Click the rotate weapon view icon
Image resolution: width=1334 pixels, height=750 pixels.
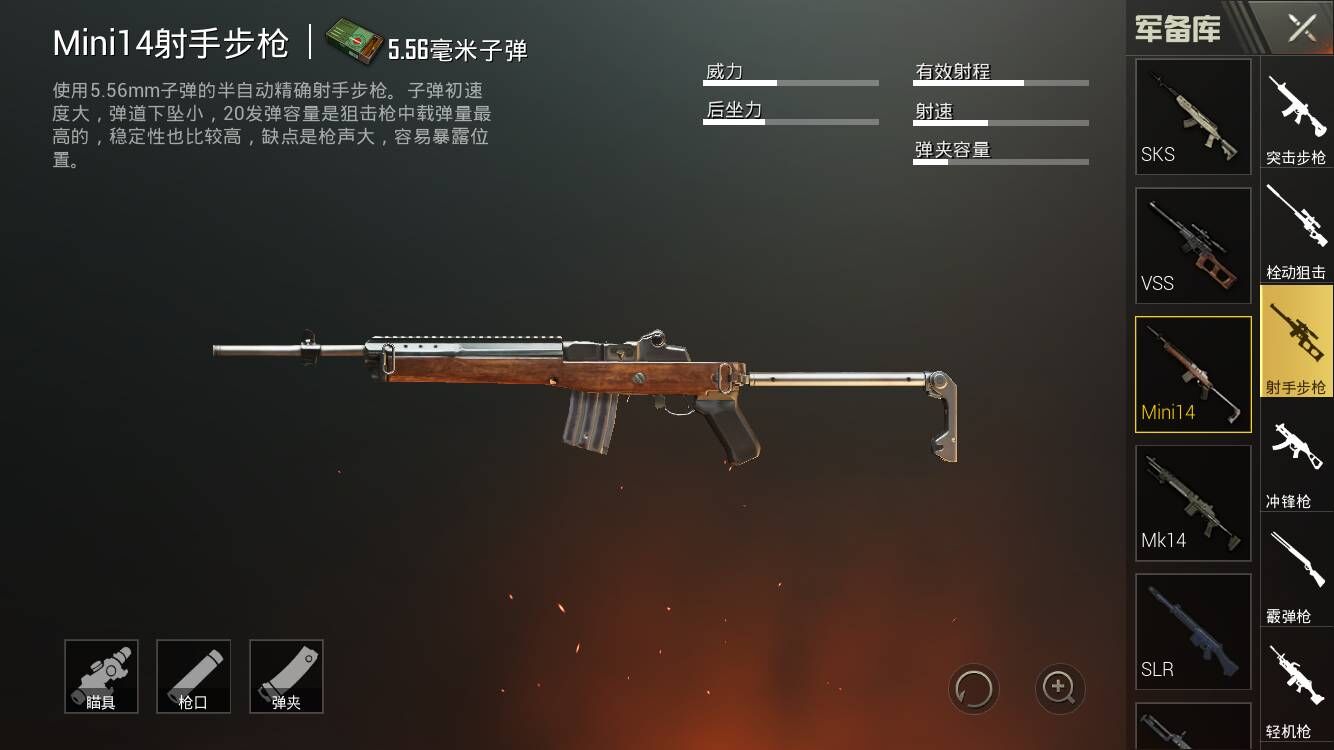click(x=974, y=690)
